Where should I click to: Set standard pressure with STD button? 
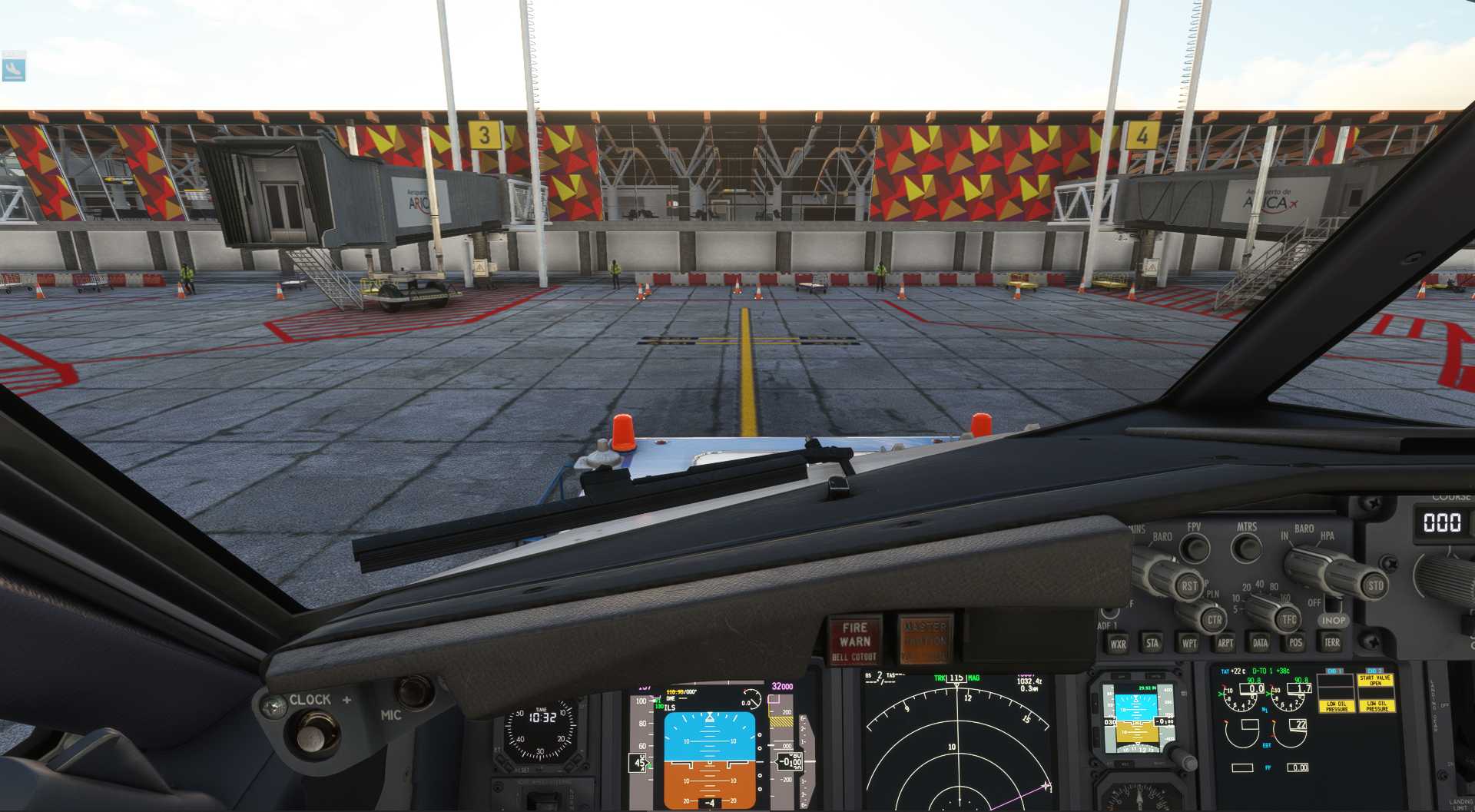click(x=1375, y=585)
